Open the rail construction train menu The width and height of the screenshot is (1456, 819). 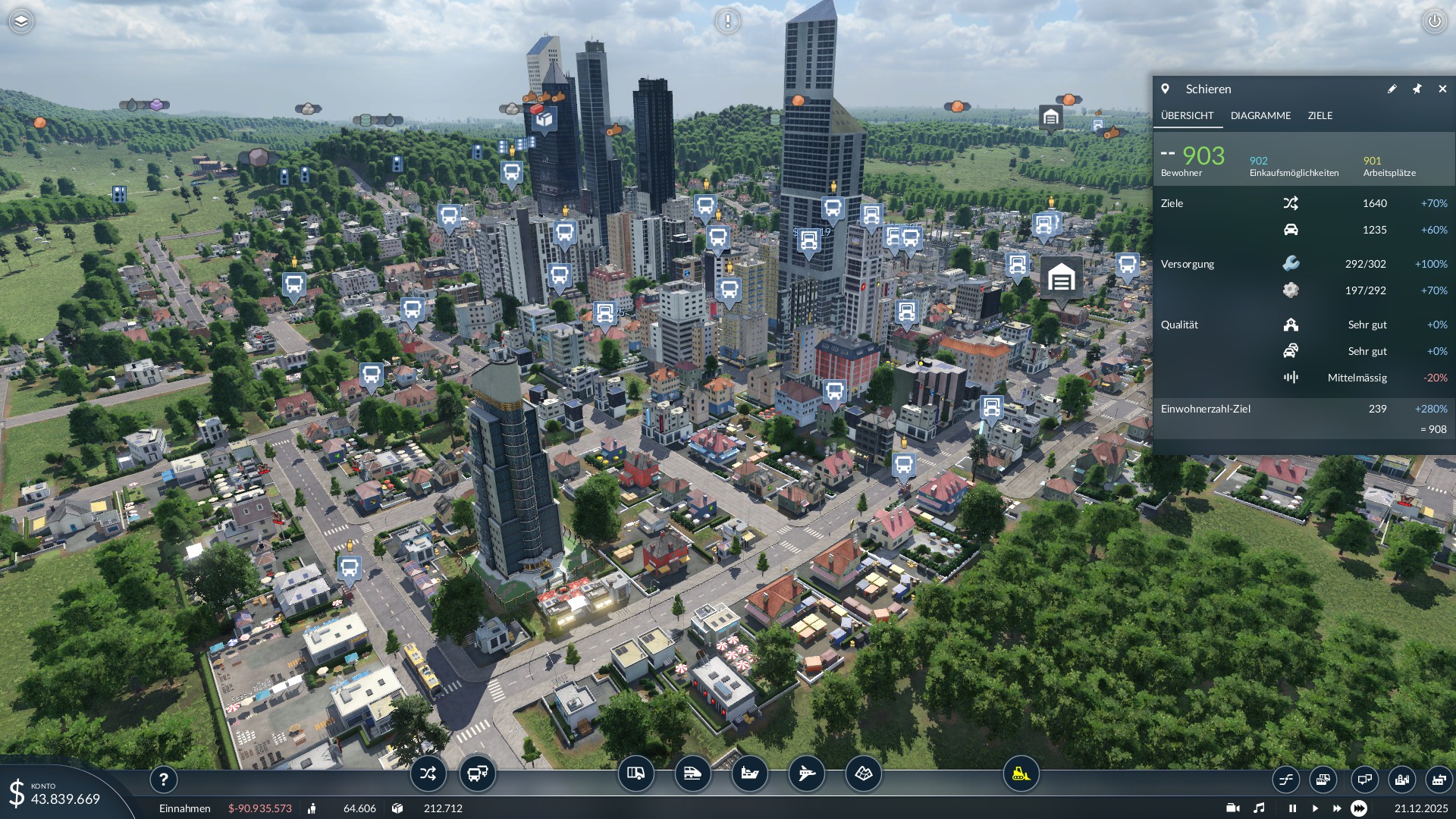pos(692,773)
